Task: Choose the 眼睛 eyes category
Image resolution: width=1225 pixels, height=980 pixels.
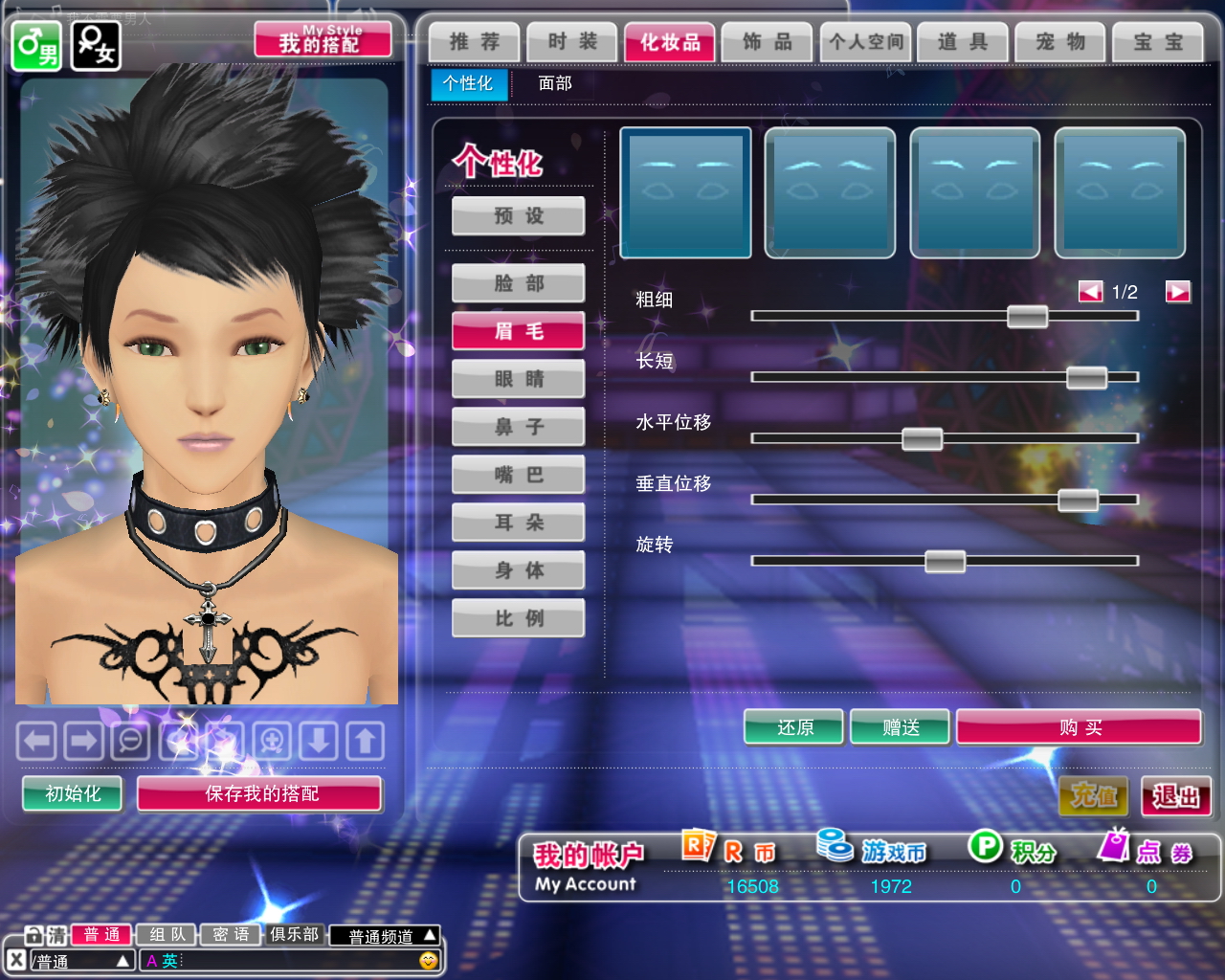Action: [x=519, y=379]
